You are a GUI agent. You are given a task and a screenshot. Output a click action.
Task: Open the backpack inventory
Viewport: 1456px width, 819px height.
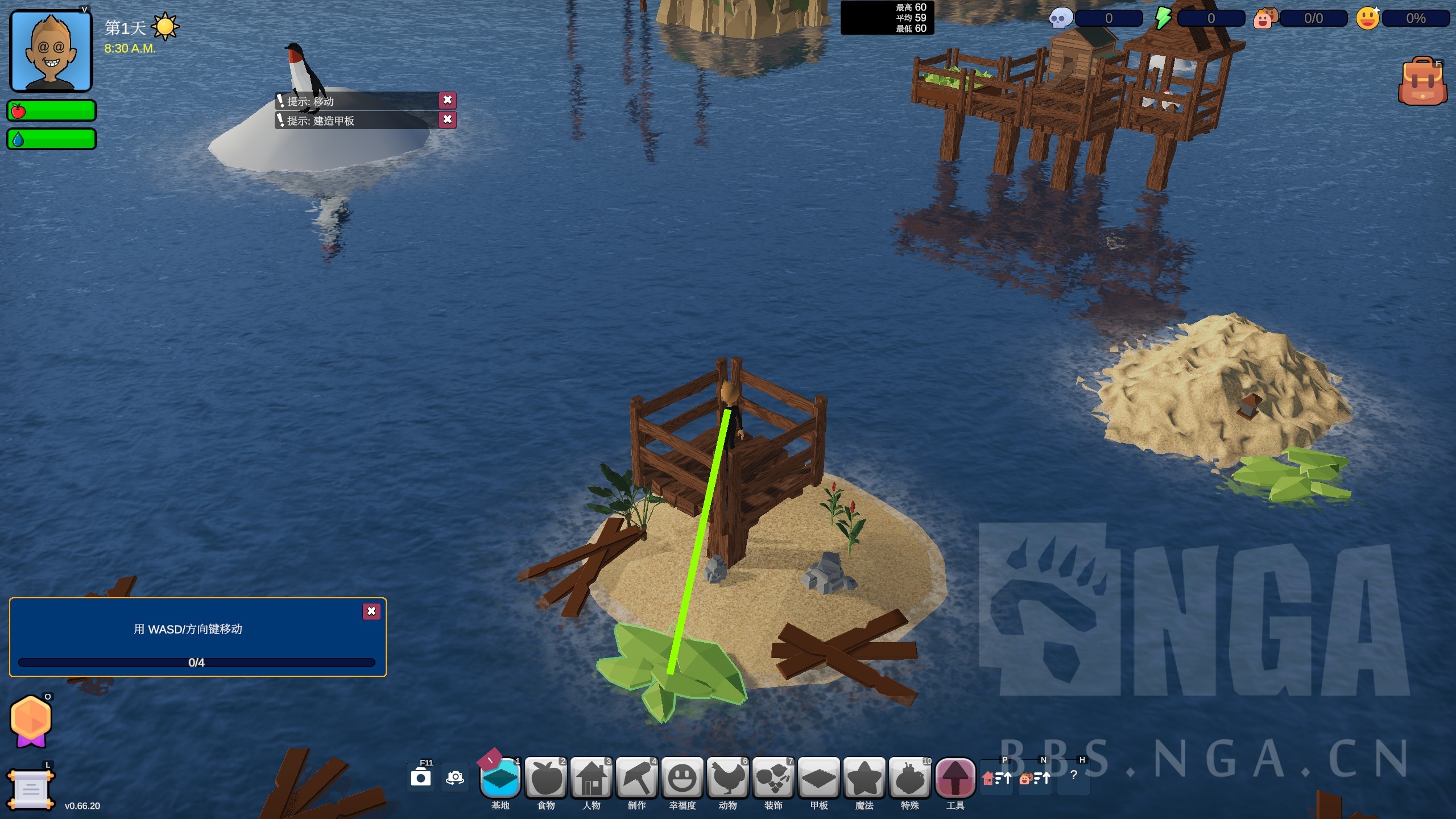(1422, 82)
